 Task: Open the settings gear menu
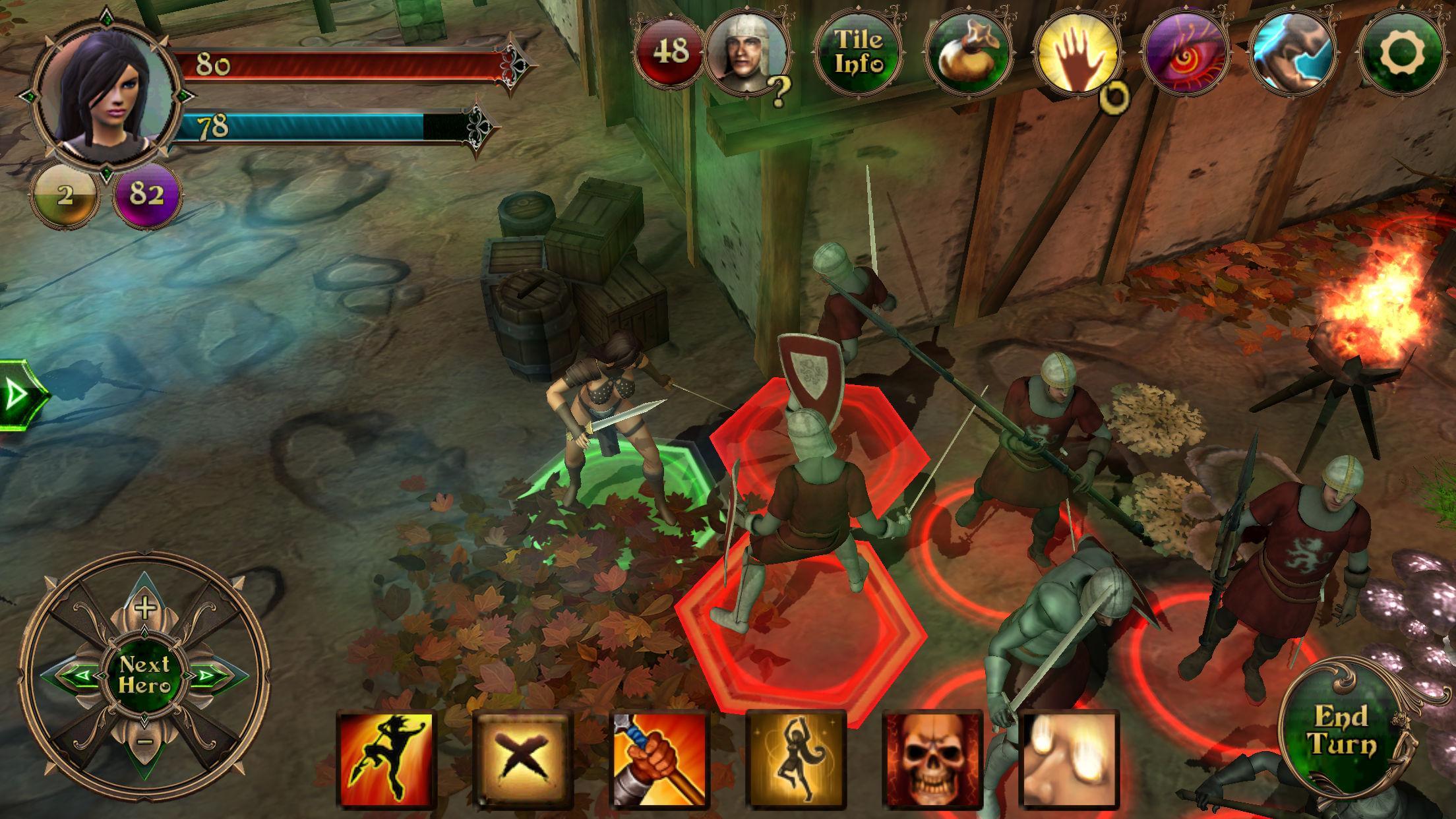coord(1402,51)
